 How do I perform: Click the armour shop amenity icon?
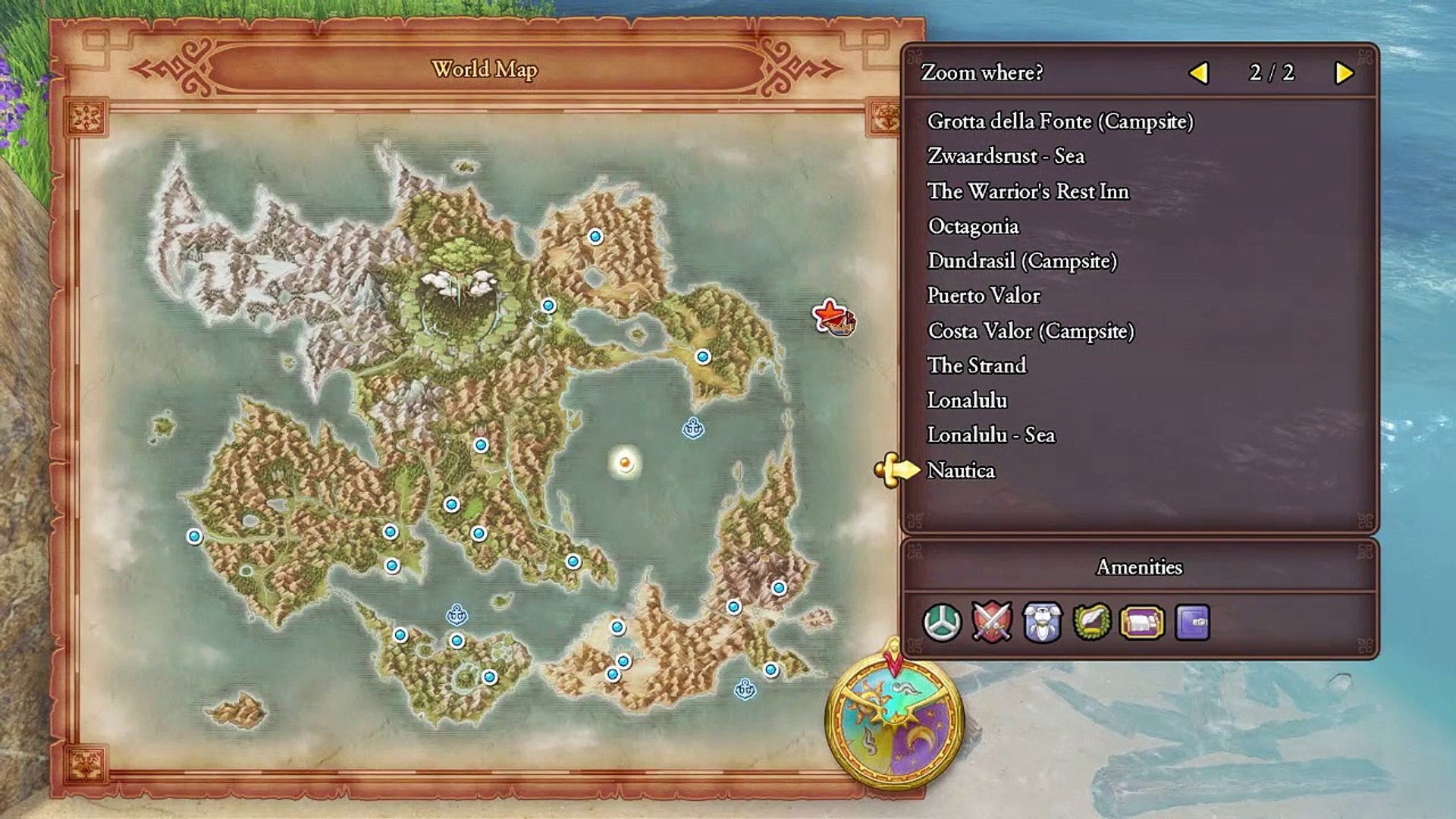pyautogui.click(x=1042, y=623)
